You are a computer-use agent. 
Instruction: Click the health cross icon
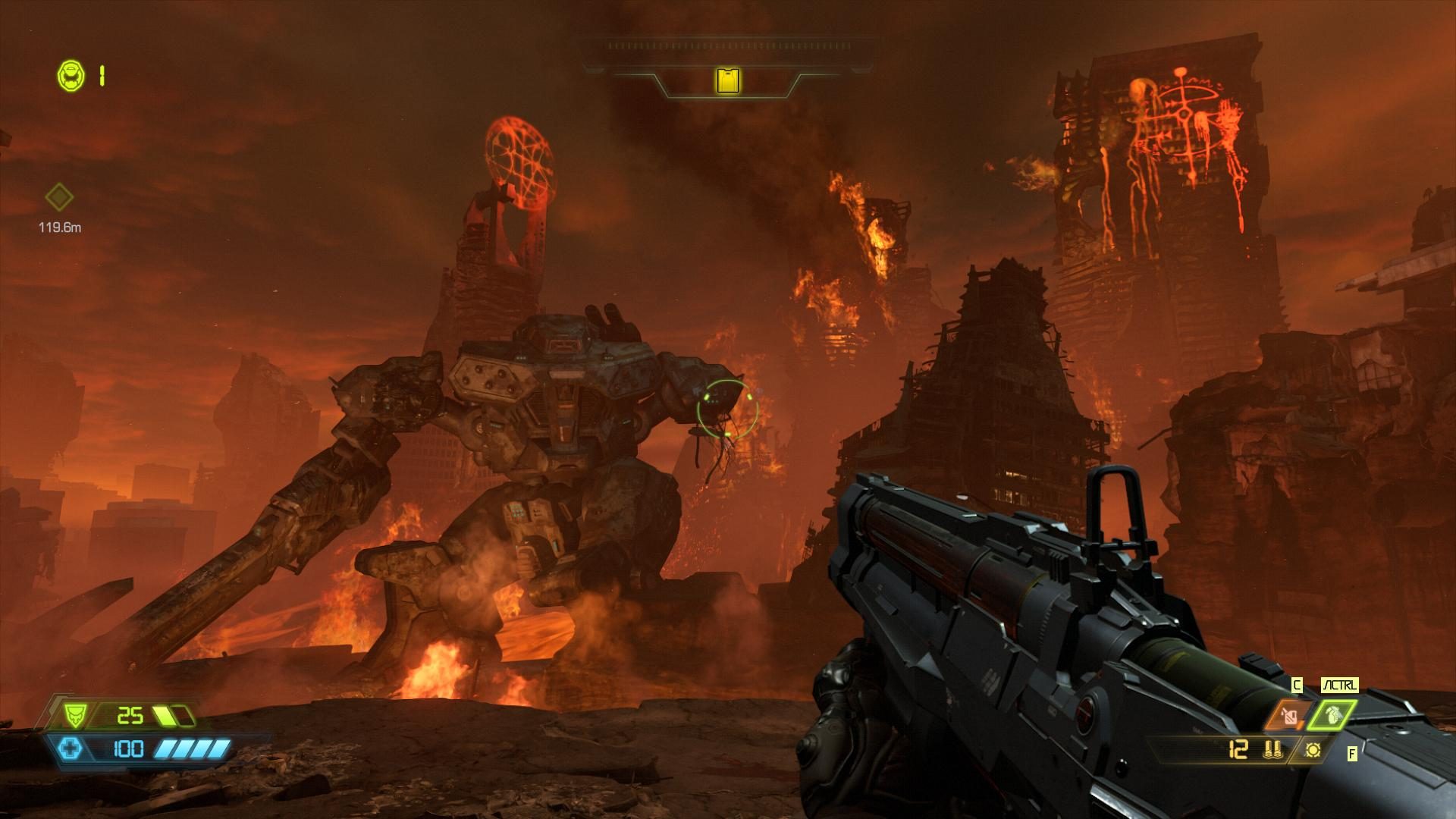(x=72, y=748)
